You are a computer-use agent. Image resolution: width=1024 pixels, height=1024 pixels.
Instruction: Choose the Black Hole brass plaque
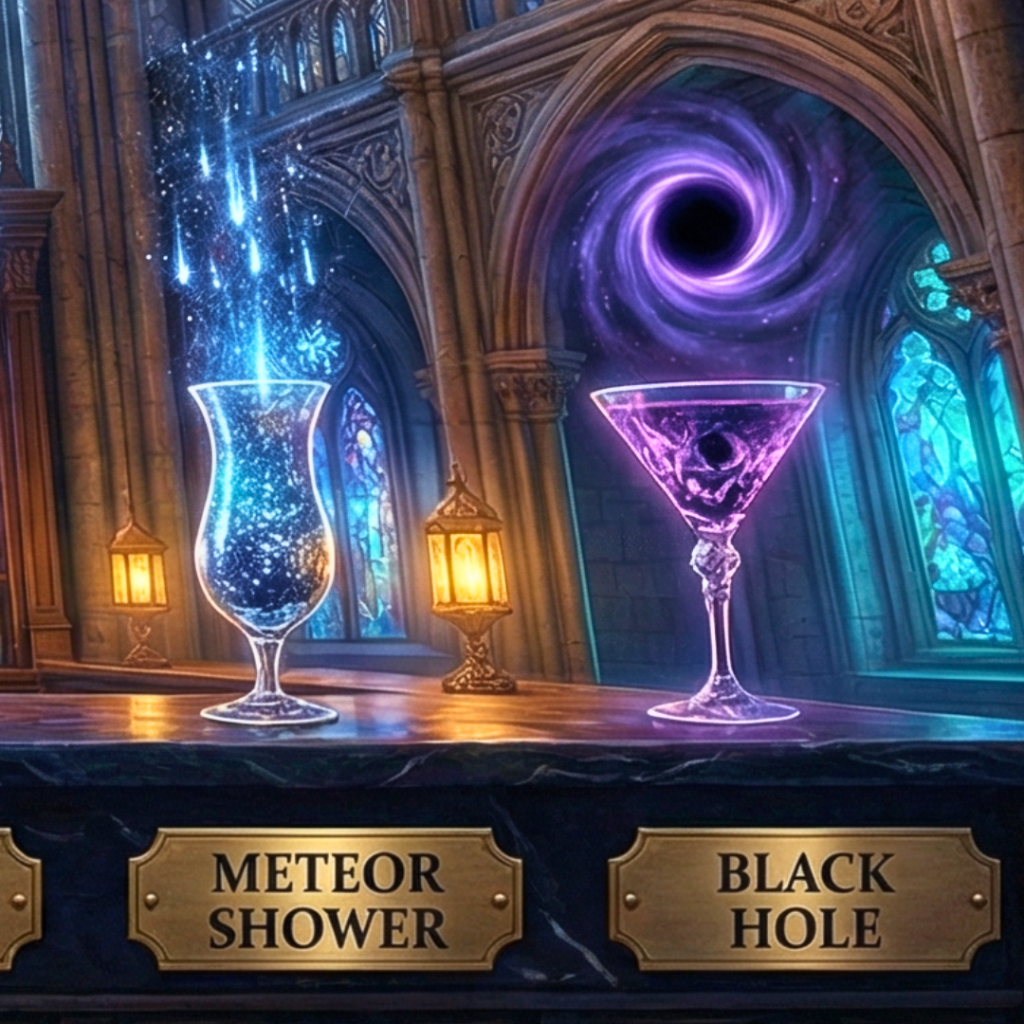click(x=805, y=898)
